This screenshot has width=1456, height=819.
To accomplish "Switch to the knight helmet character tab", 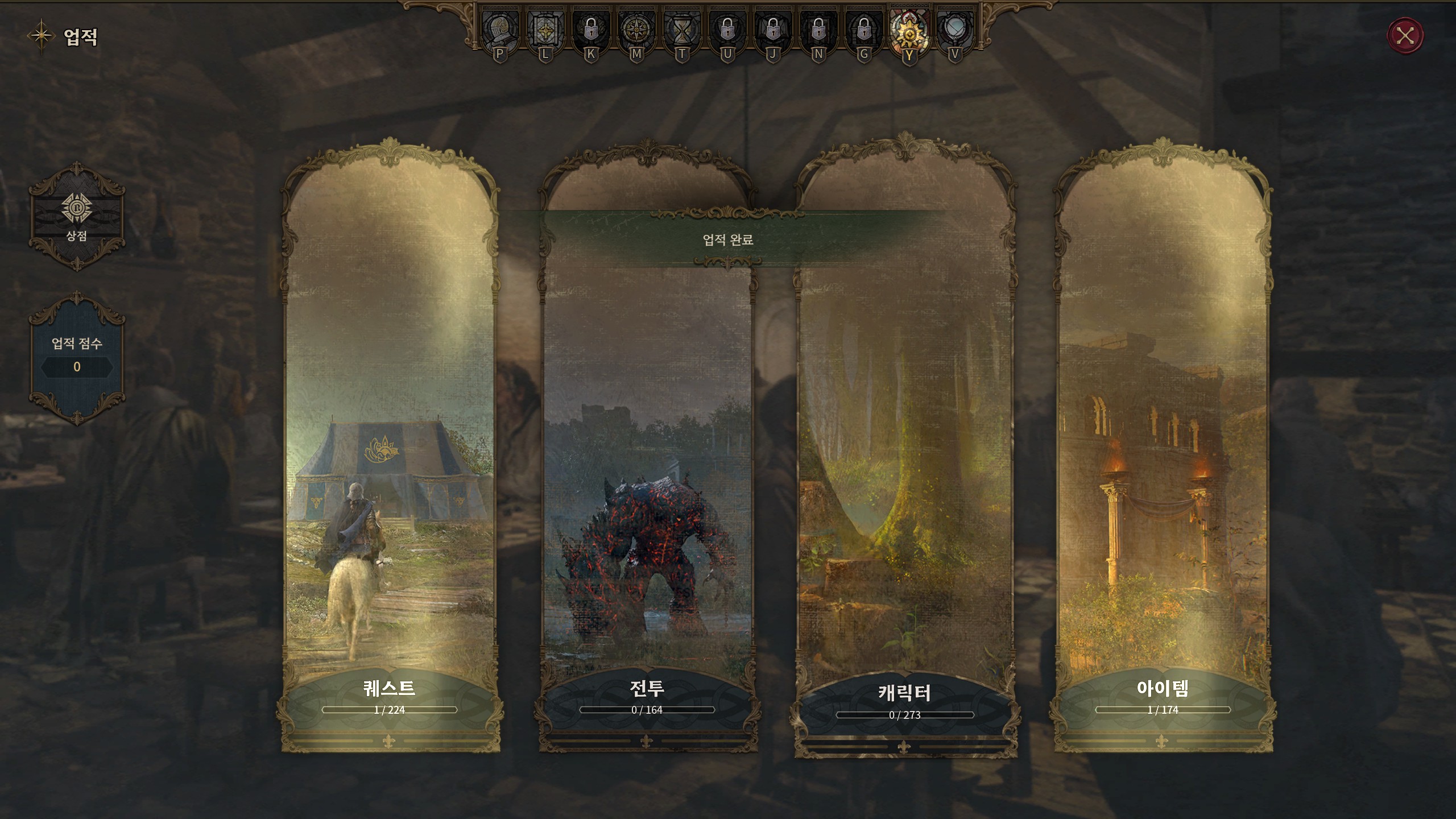I will pos(499,30).
